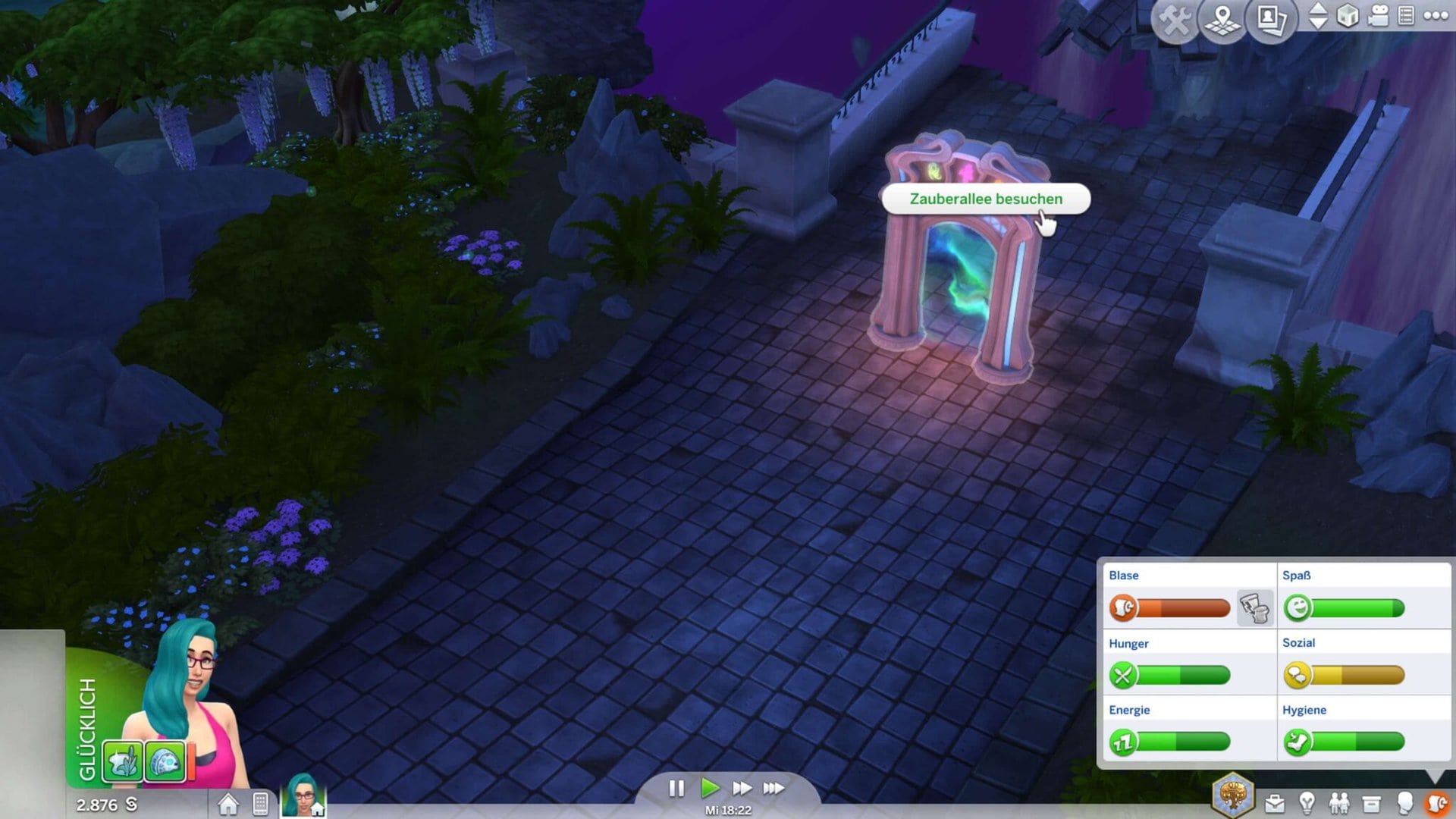Open the phone icon

[260, 804]
